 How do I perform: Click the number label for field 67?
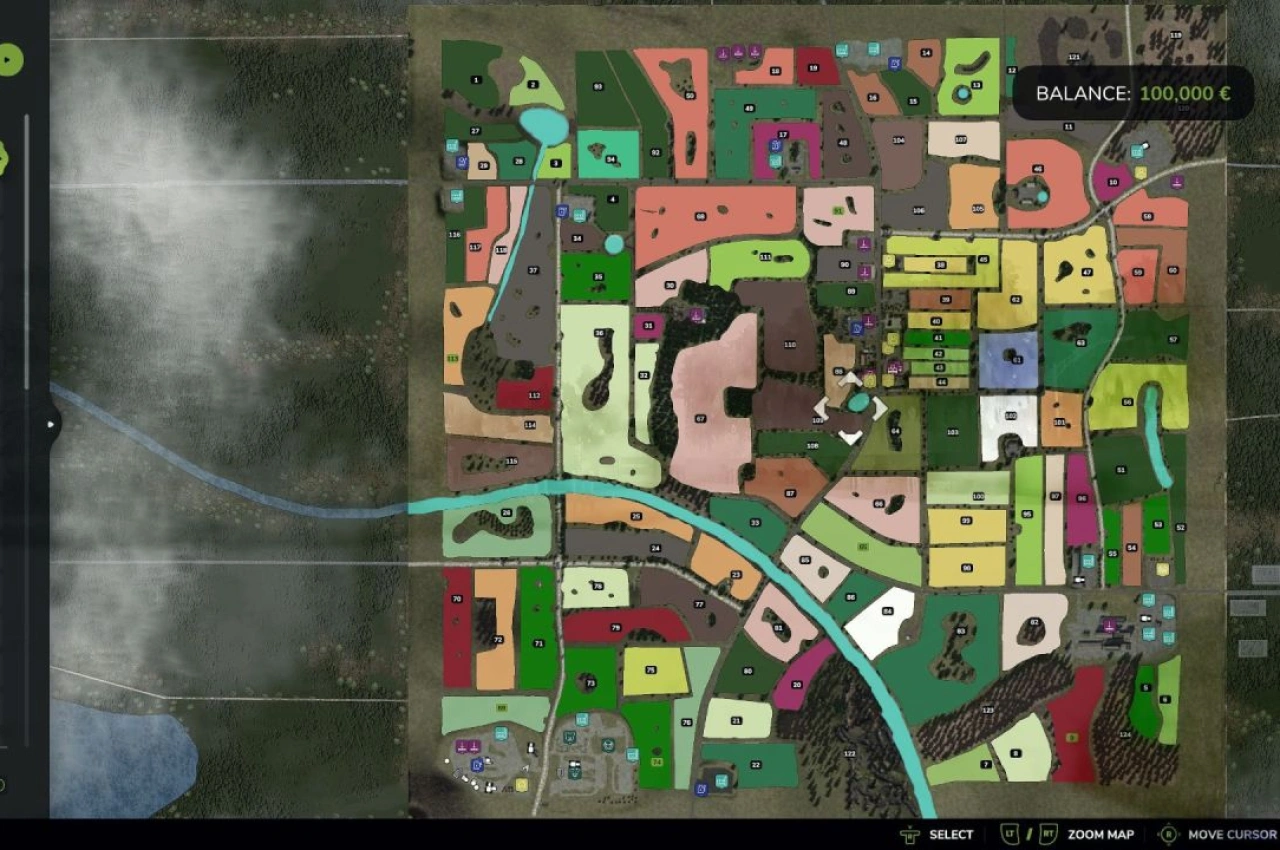click(x=701, y=416)
